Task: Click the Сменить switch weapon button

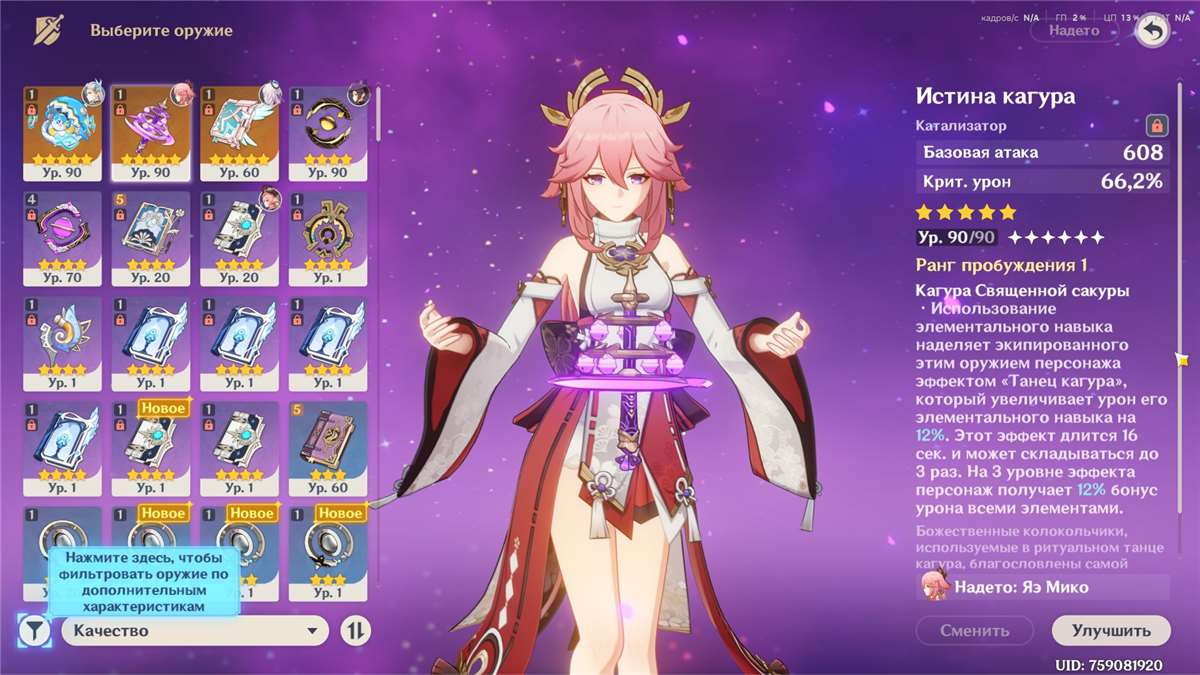Action: [975, 631]
